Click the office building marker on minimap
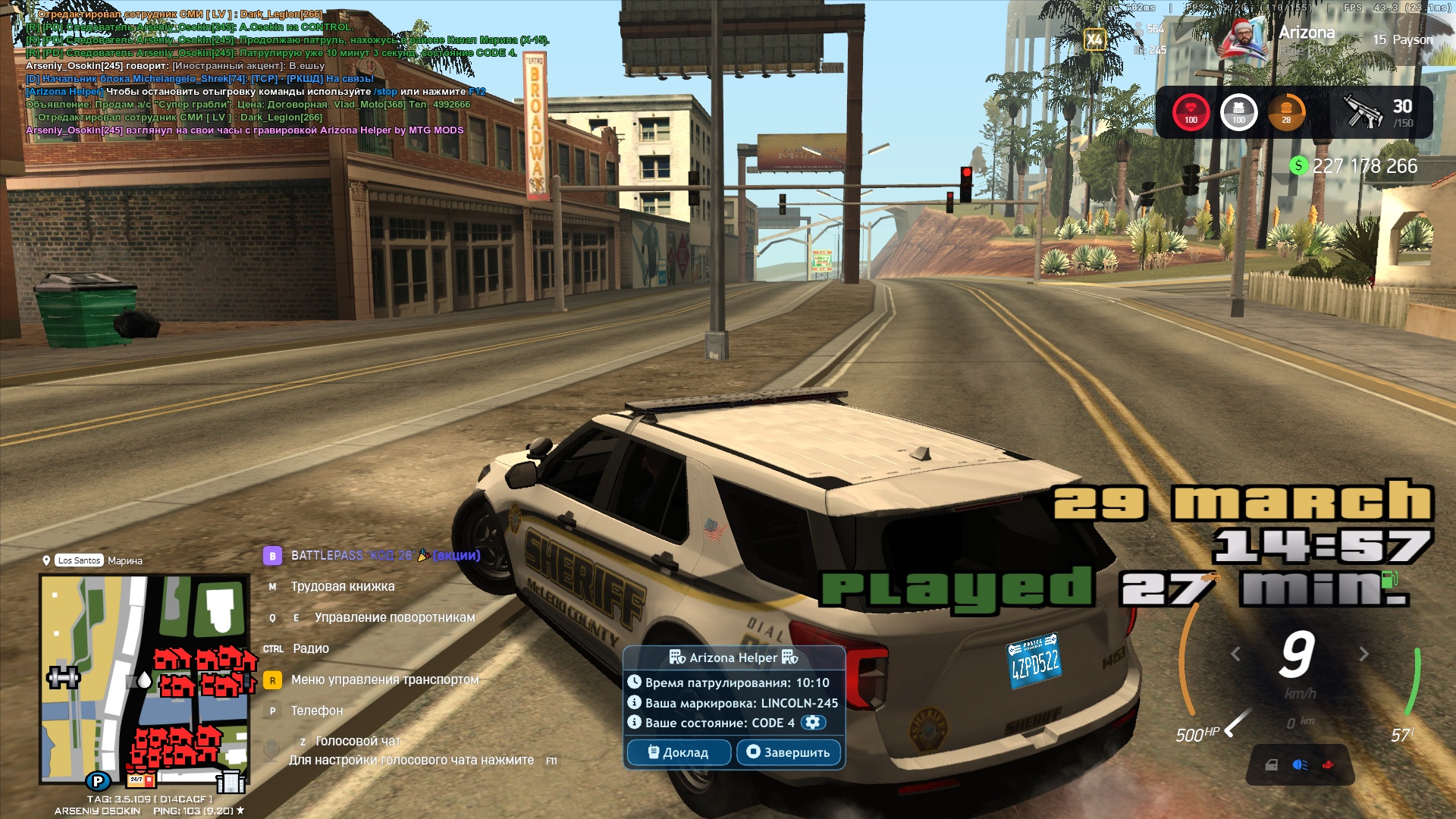This screenshot has width=1456, height=819. [231, 781]
